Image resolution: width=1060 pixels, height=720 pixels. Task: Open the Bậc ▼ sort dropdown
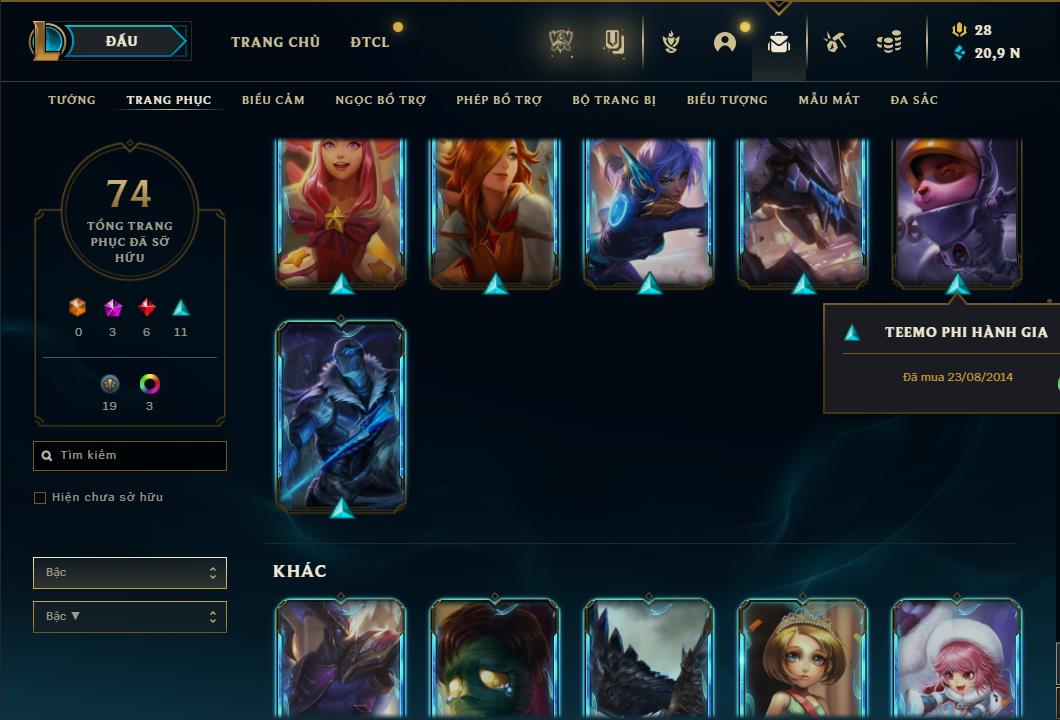coord(130,617)
